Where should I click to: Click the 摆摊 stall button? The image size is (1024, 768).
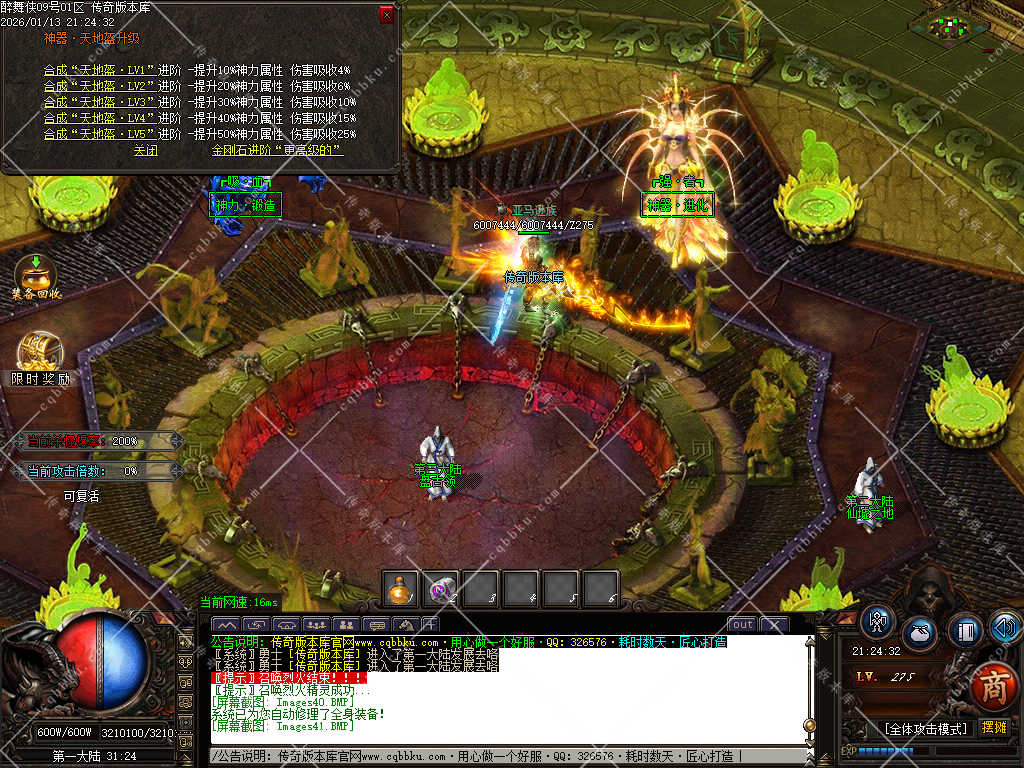tap(994, 727)
